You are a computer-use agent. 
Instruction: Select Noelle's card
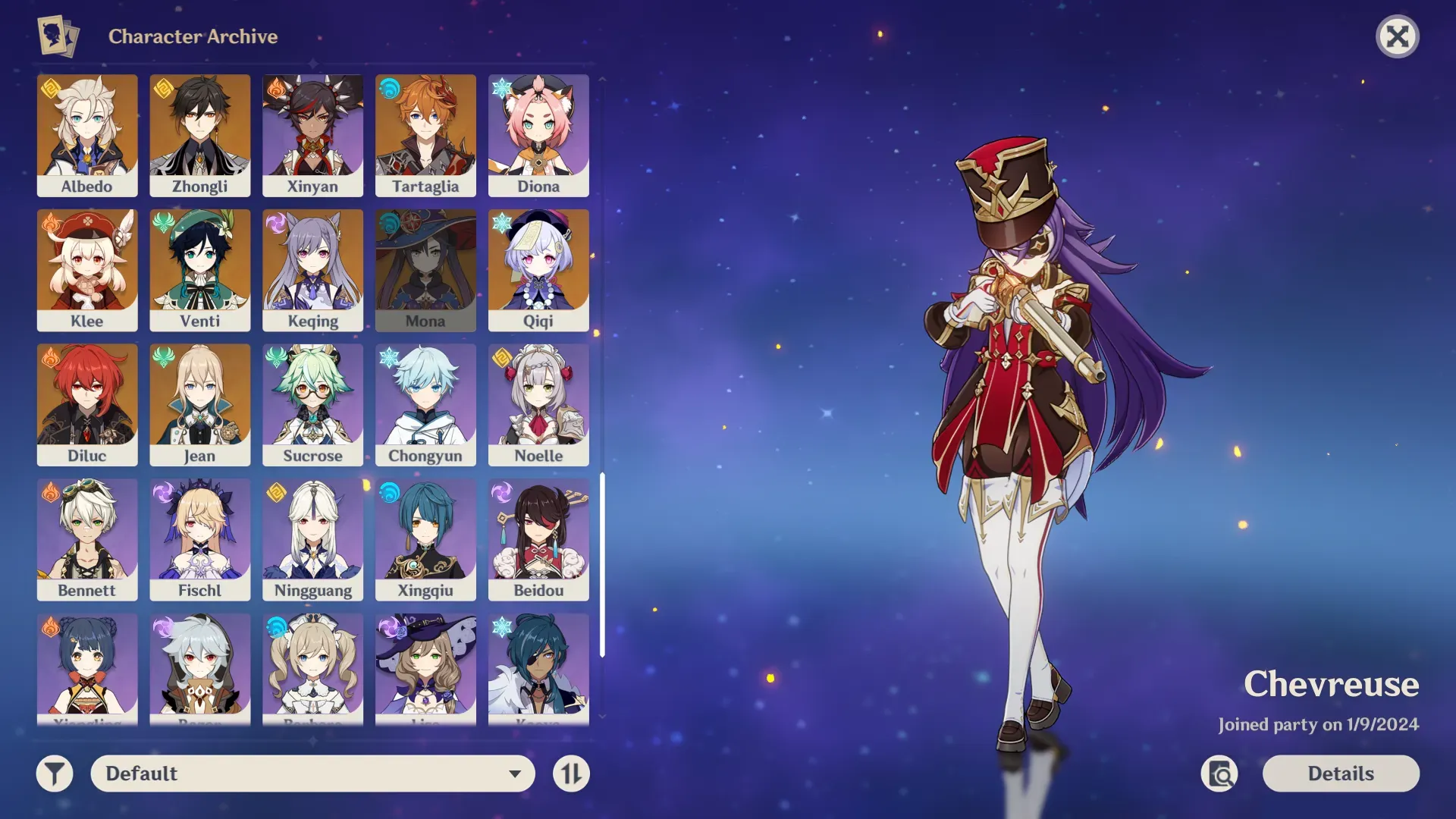point(538,404)
